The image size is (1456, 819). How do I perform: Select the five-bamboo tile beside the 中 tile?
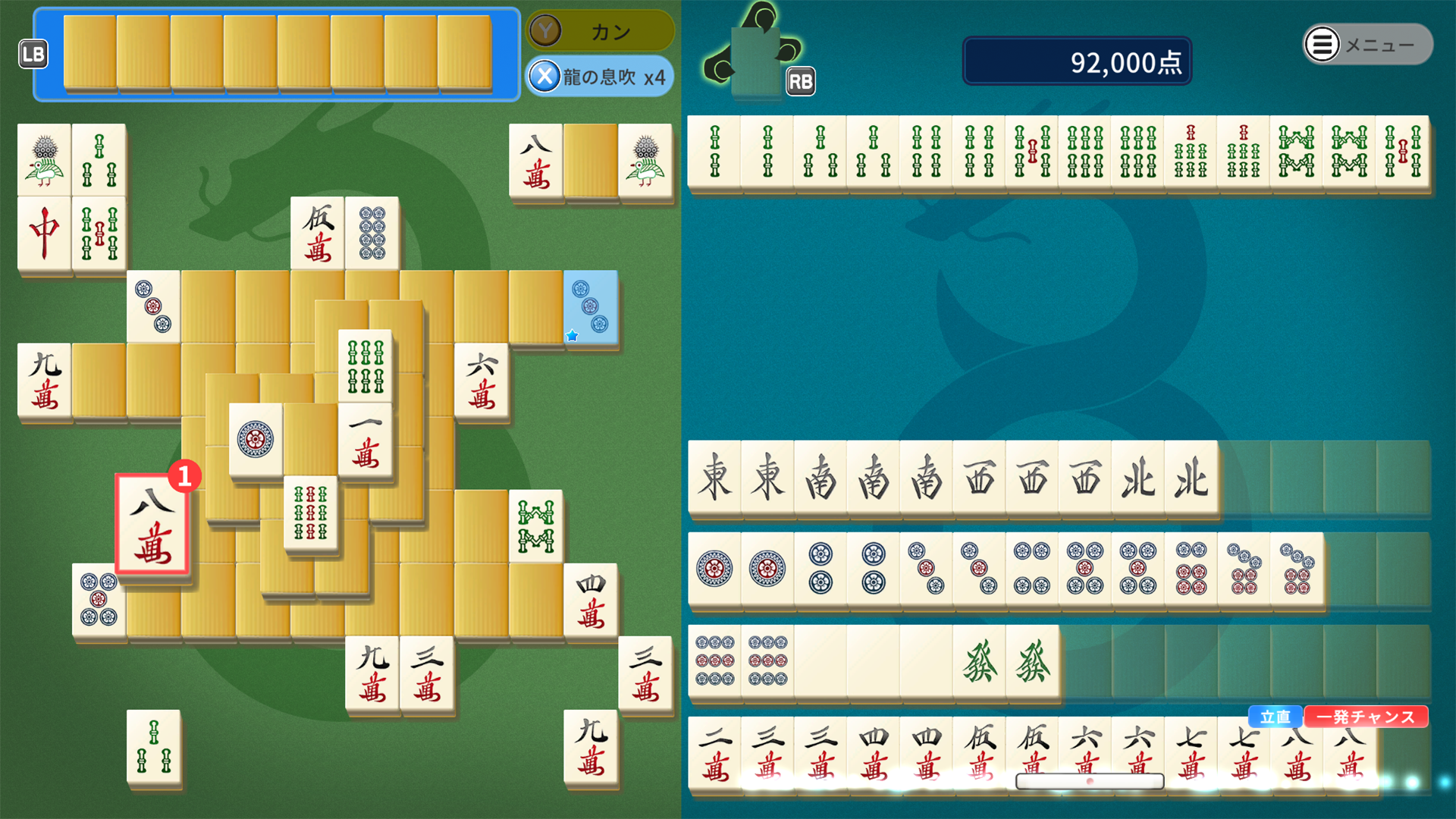99,234
